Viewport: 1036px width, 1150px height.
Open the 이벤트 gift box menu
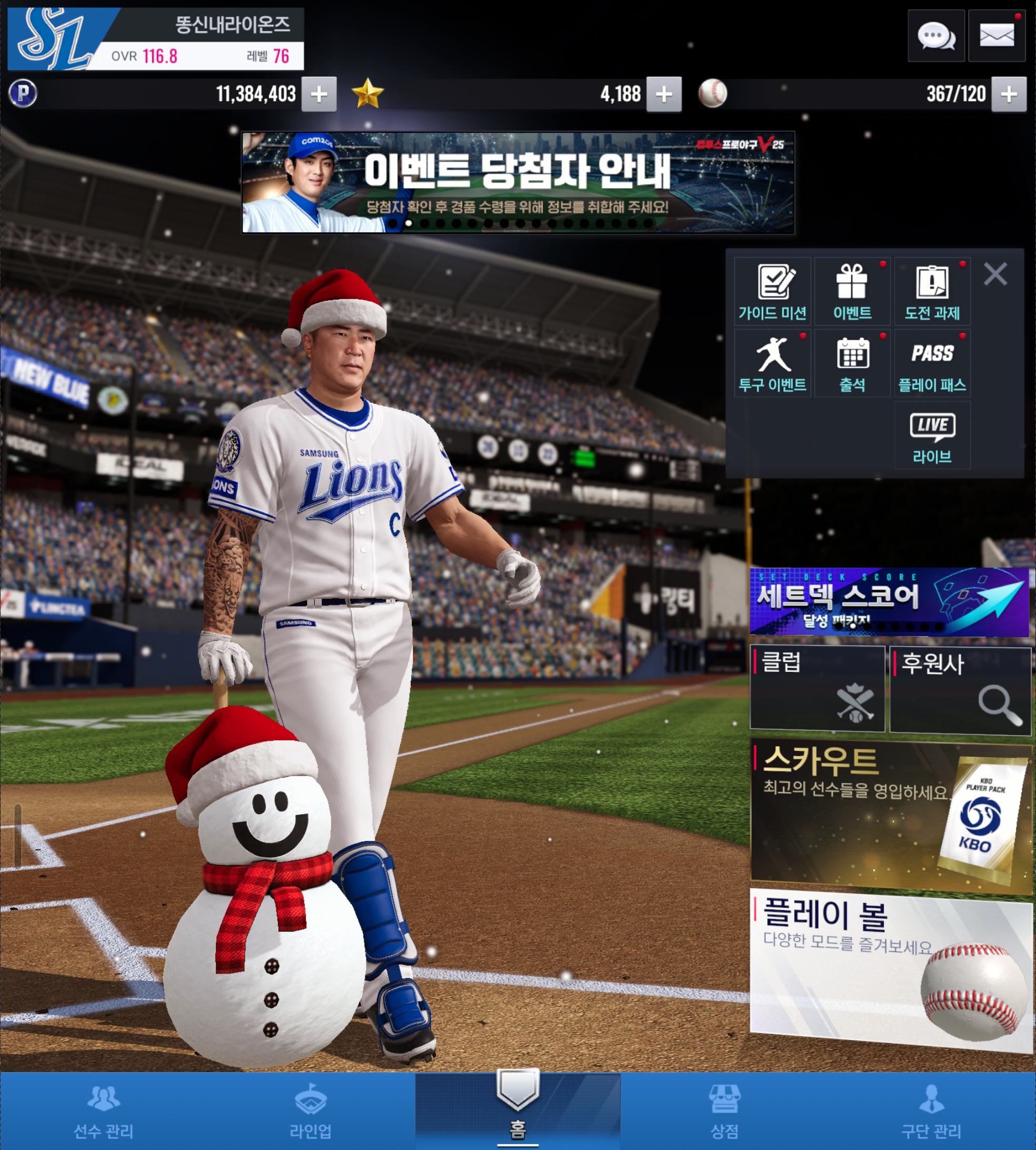pyautogui.click(x=852, y=292)
